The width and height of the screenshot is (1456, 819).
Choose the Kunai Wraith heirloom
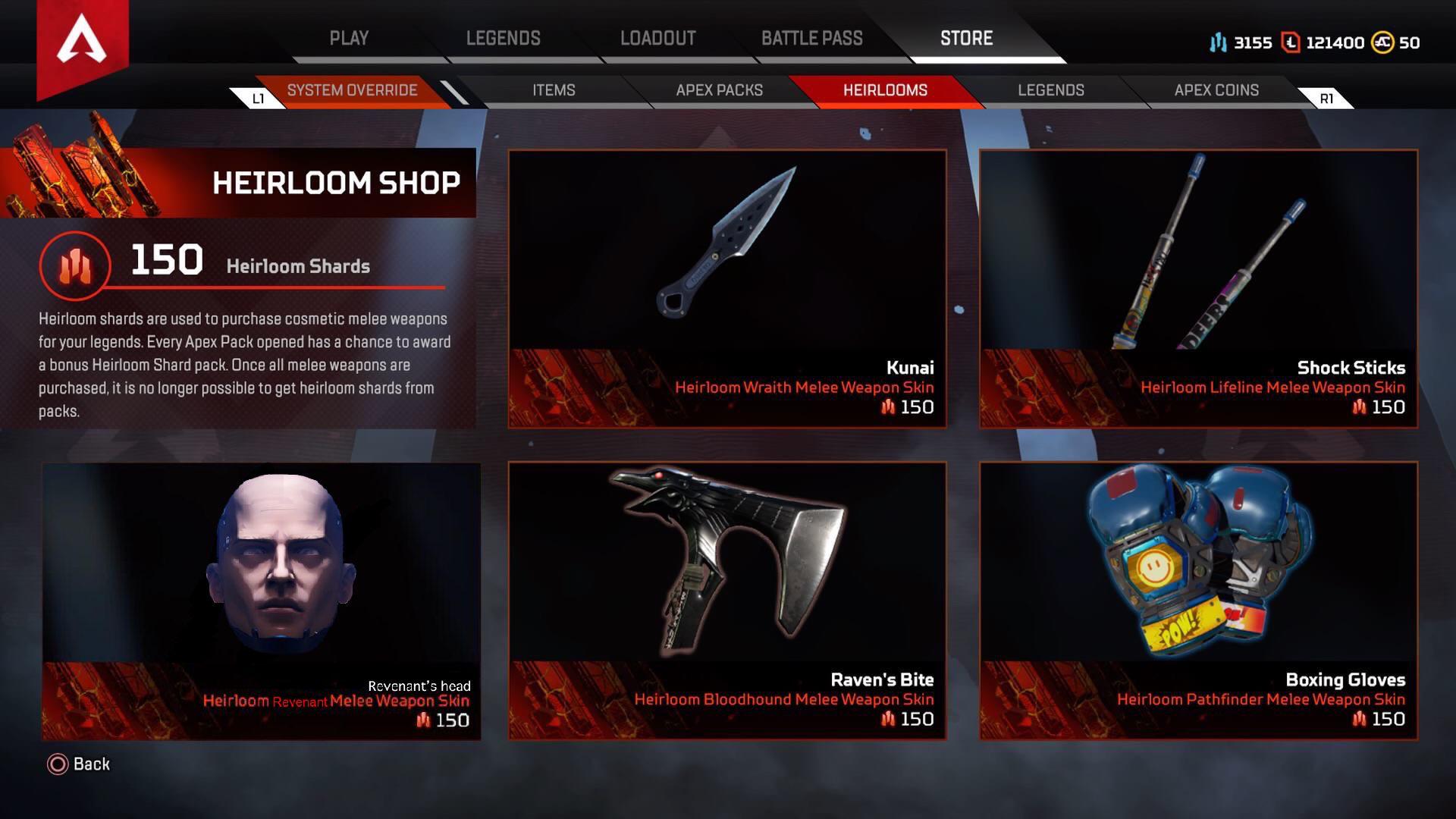pyautogui.click(x=727, y=289)
